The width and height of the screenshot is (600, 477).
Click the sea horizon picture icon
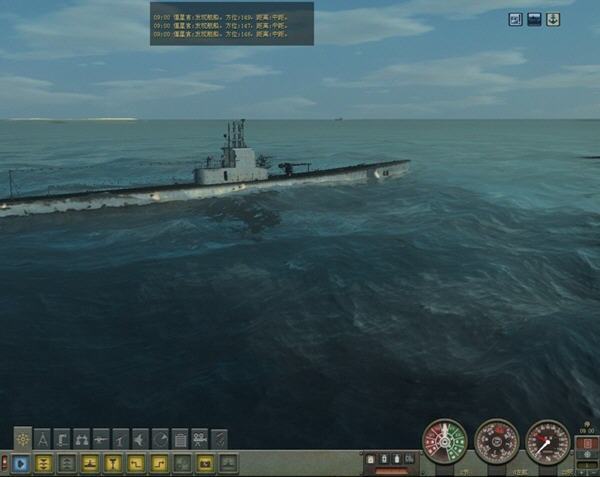pos(534,19)
